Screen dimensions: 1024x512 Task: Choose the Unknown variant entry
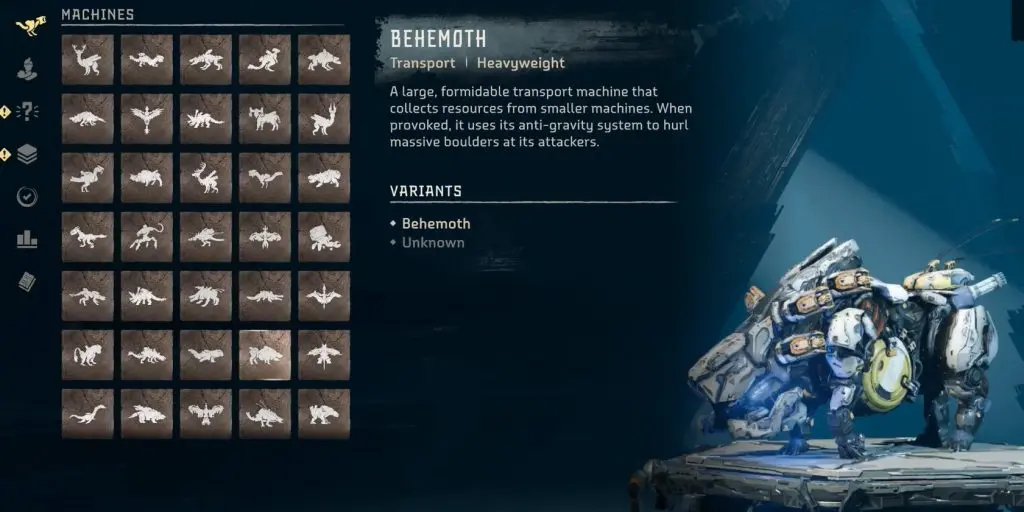click(x=432, y=242)
